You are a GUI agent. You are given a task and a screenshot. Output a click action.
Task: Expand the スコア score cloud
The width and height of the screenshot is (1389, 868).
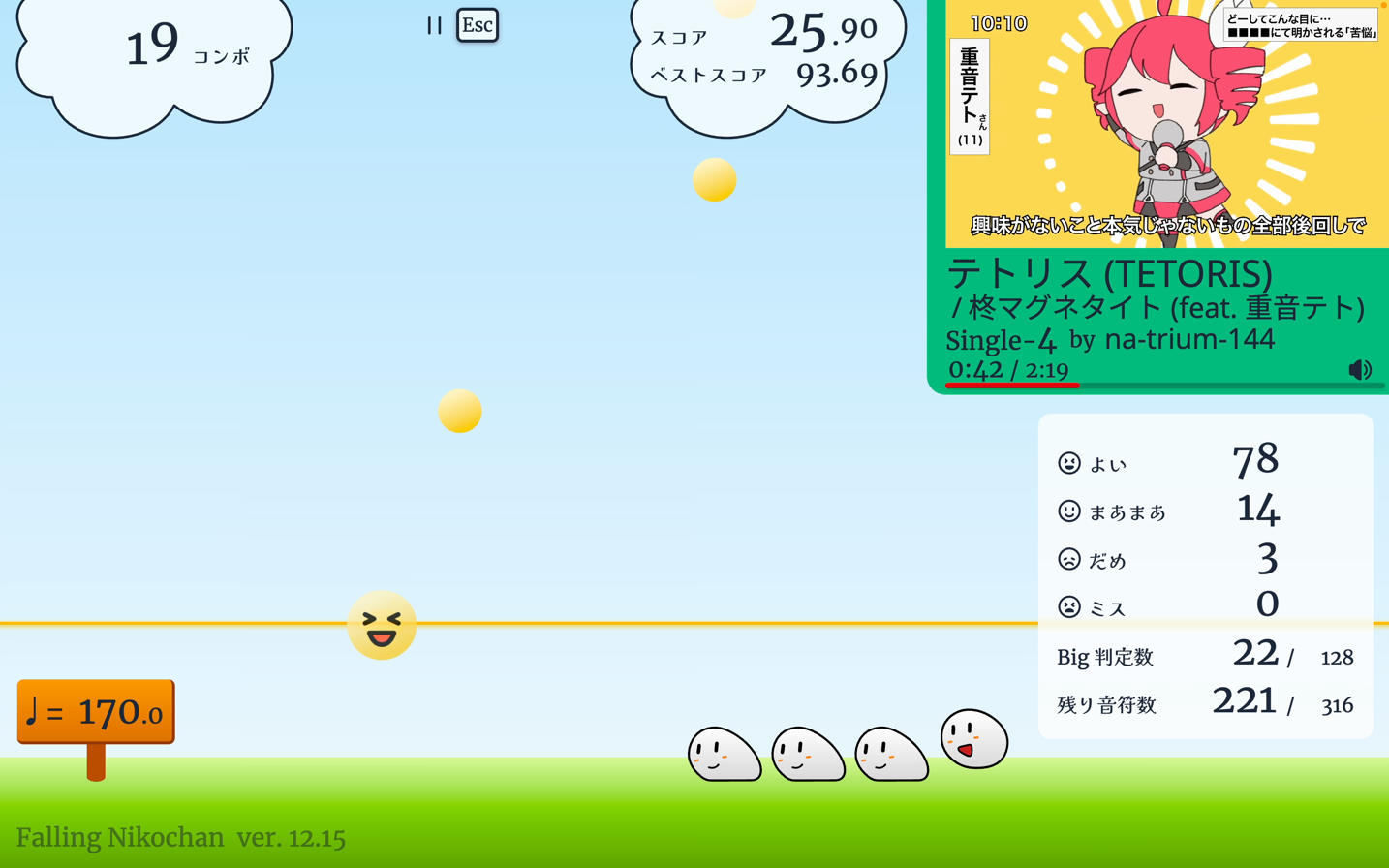point(765,48)
